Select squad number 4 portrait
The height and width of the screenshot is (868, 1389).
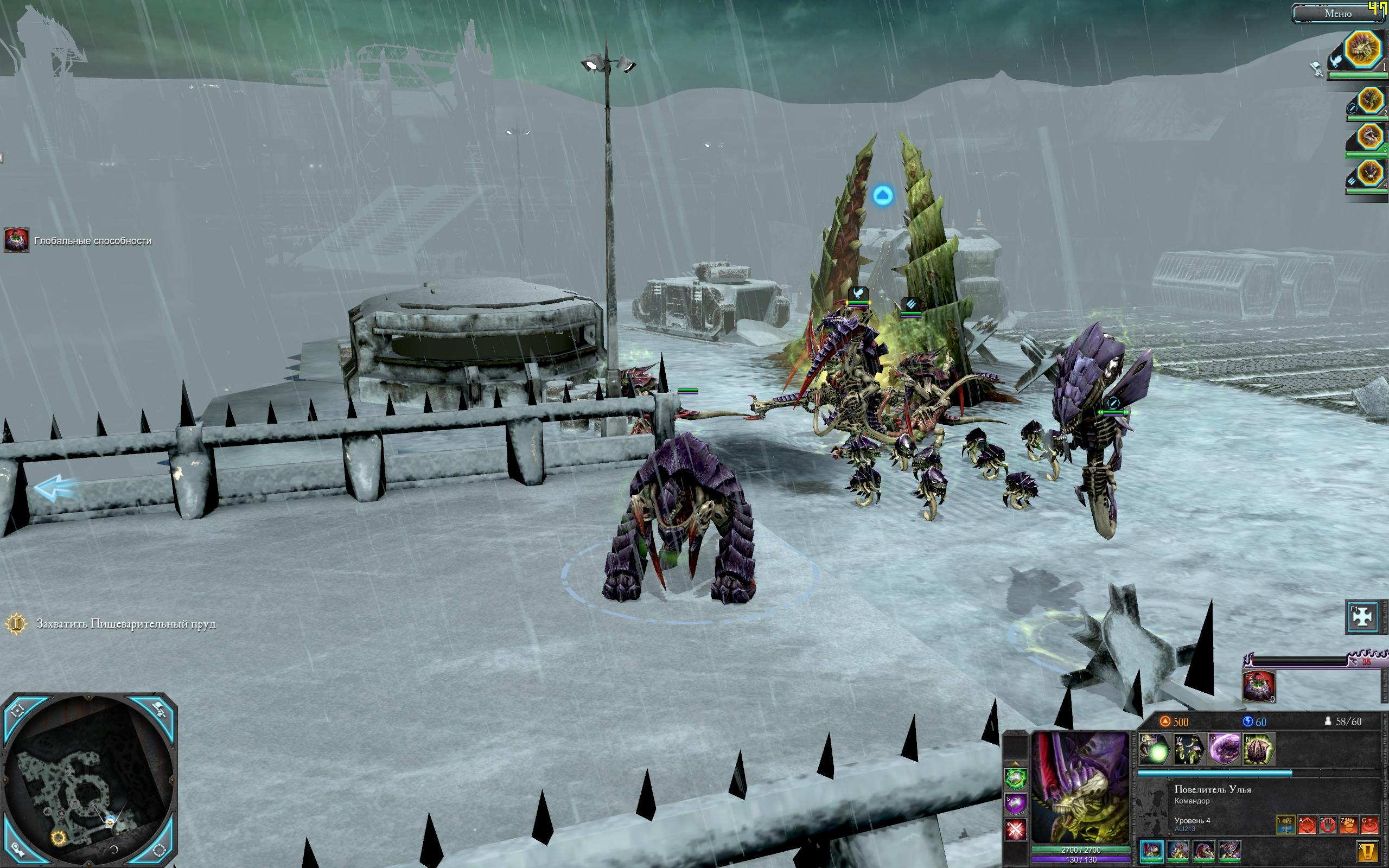tap(1370, 174)
